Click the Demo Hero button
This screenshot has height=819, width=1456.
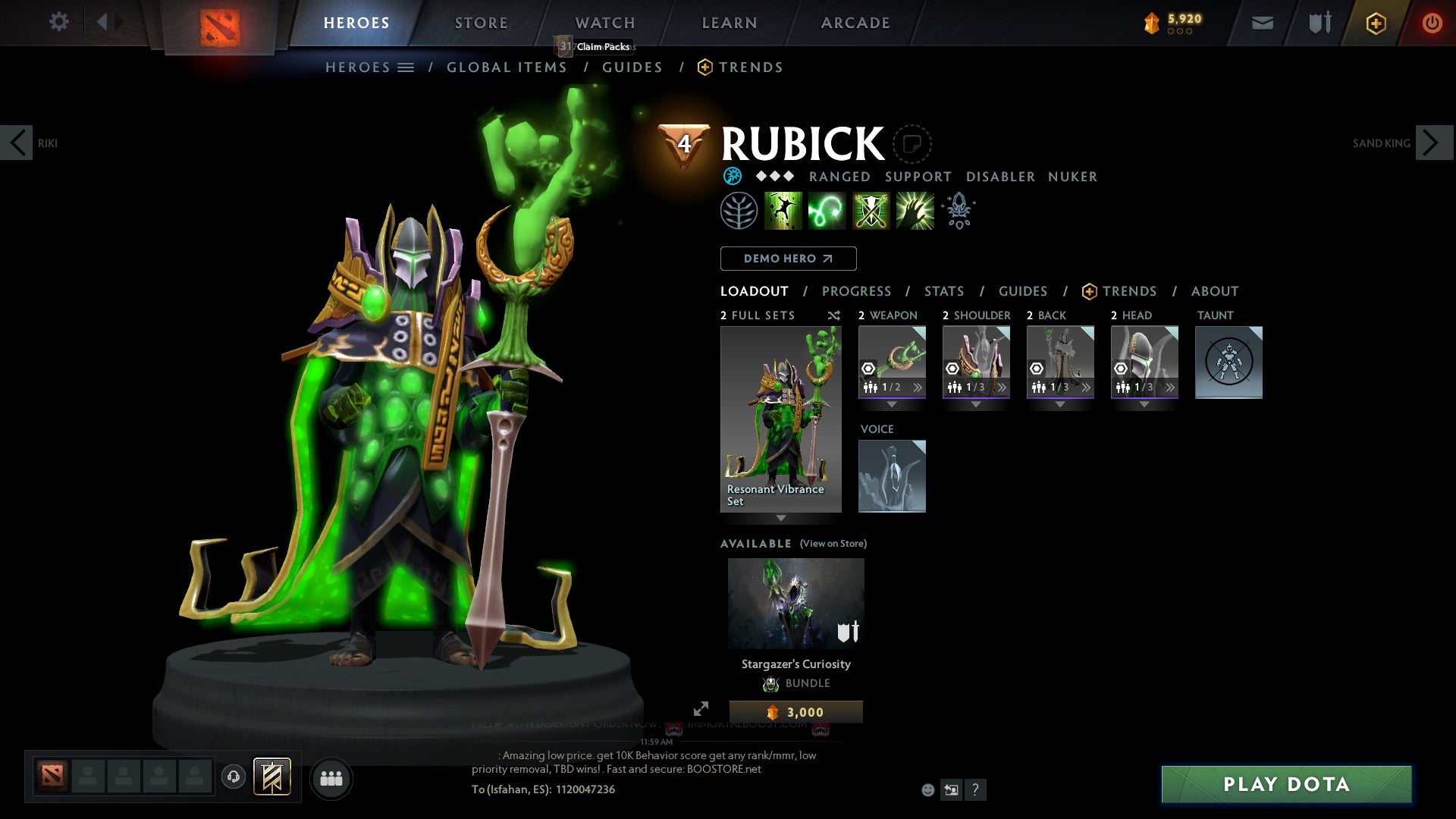tap(788, 259)
